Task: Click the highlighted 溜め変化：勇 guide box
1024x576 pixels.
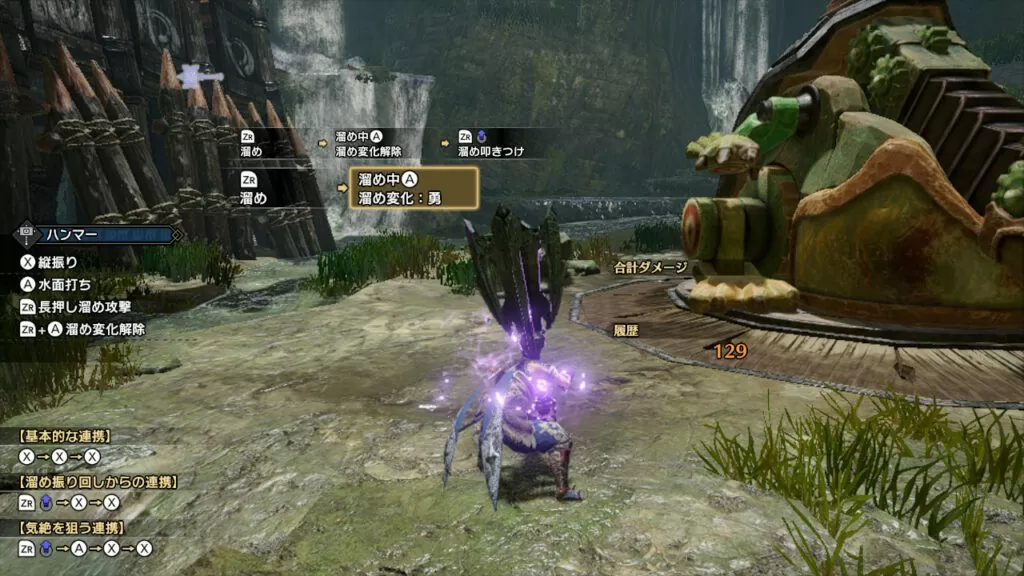Action: coord(413,188)
